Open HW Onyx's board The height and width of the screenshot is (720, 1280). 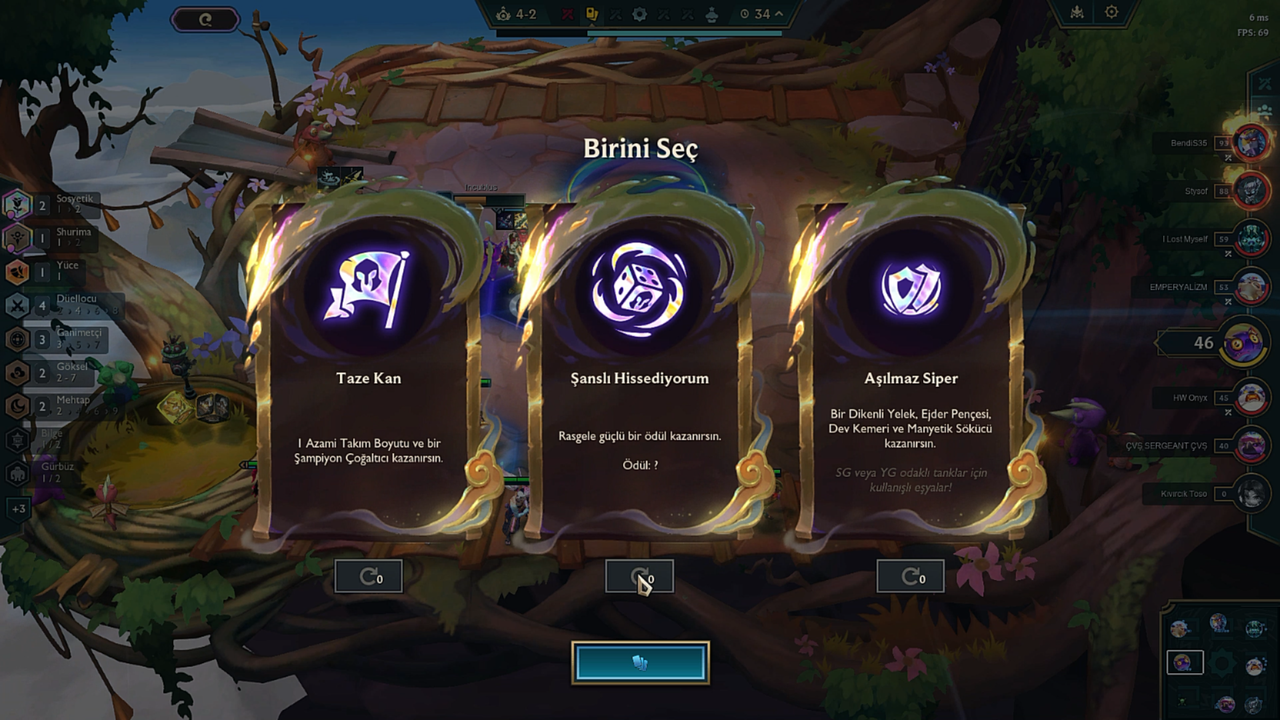(1251, 397)
